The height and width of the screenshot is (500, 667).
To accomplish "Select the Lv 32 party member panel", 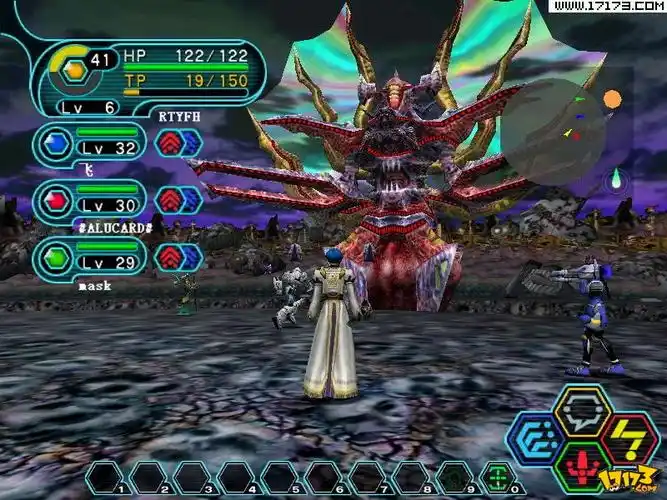I will pos(90,144).
